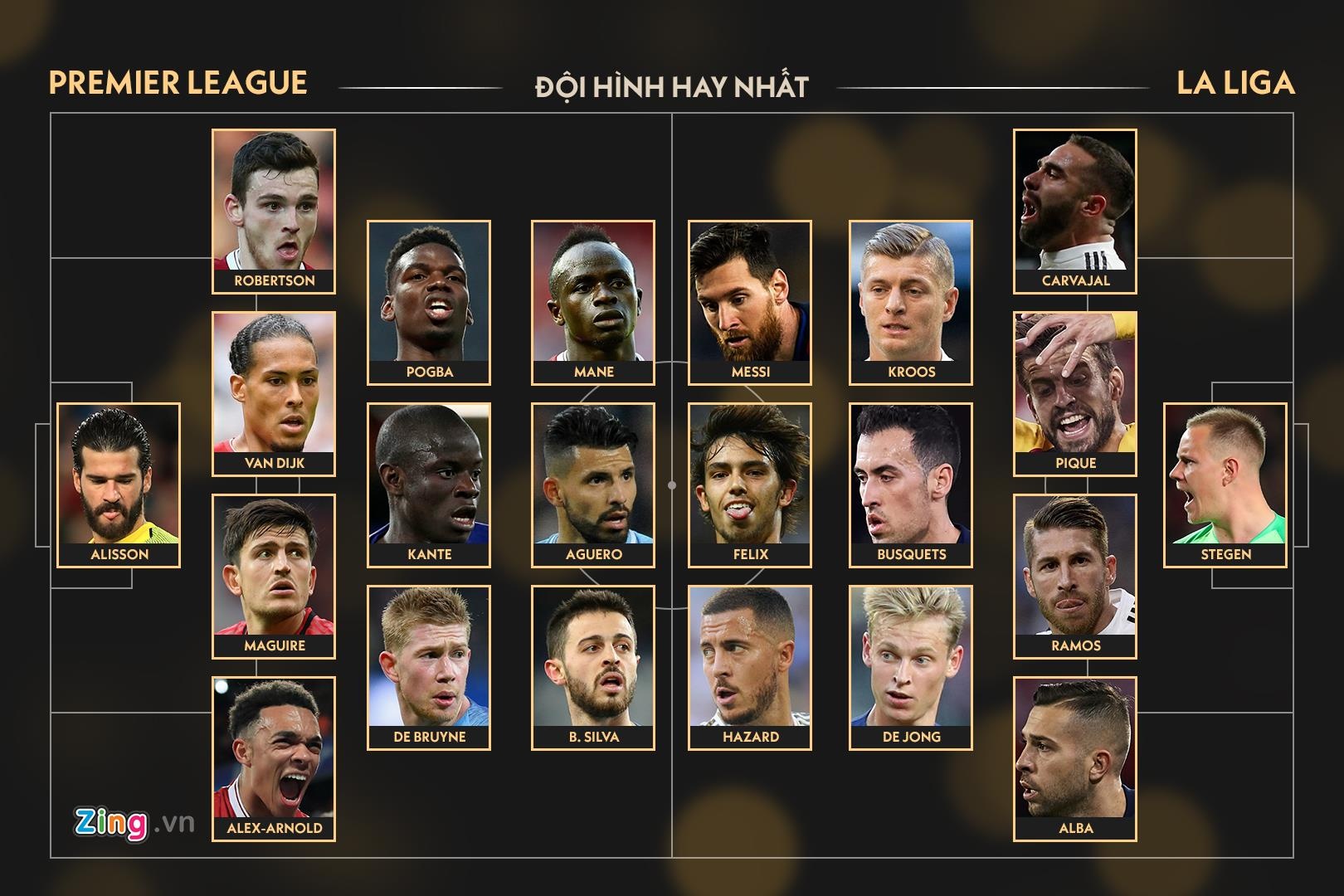Select the Carvajal defender card
The width and height of the screenshot is (1344, 896).
(x=1075, y=211)
